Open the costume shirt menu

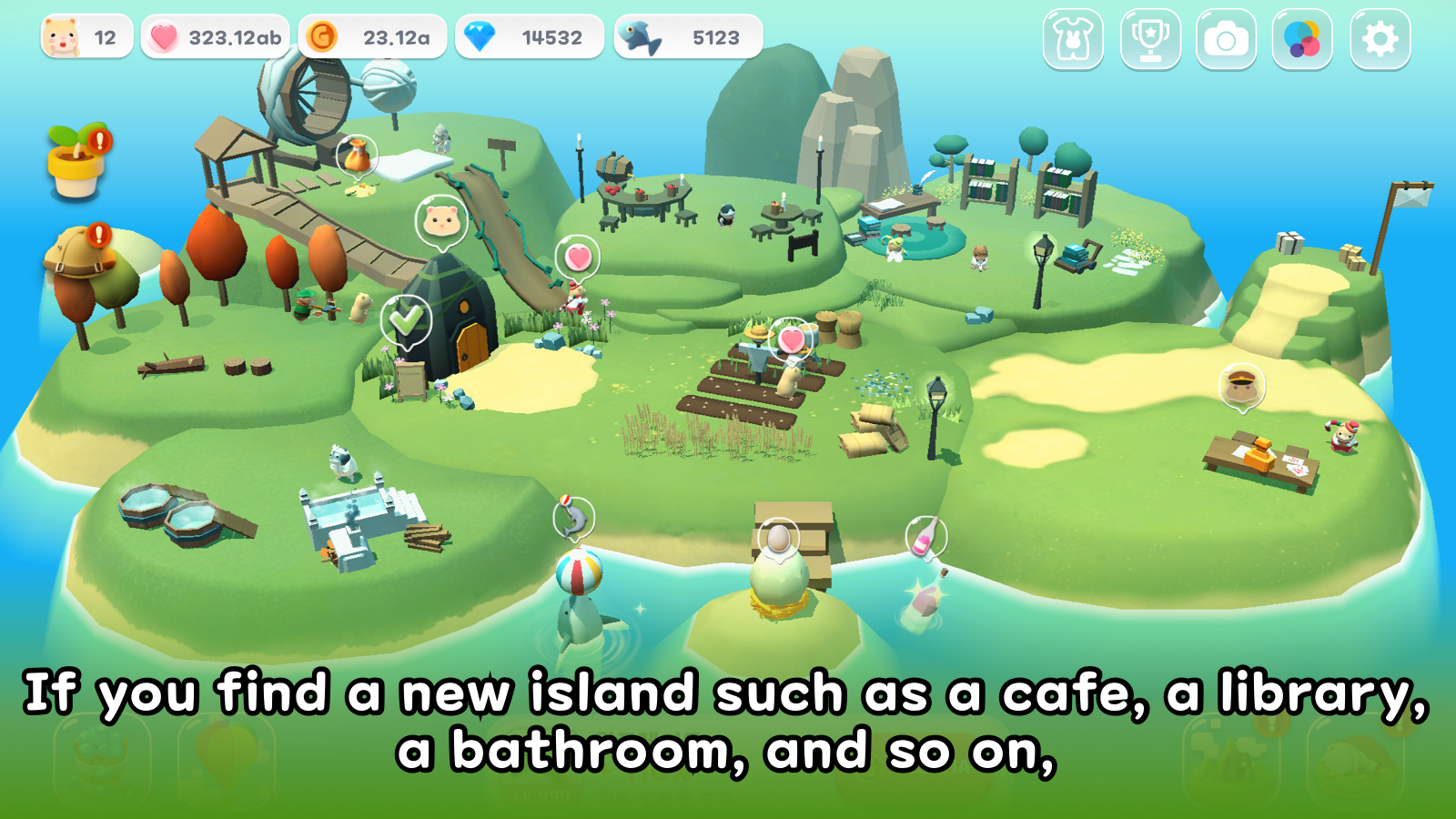[x=1073, y=39]
